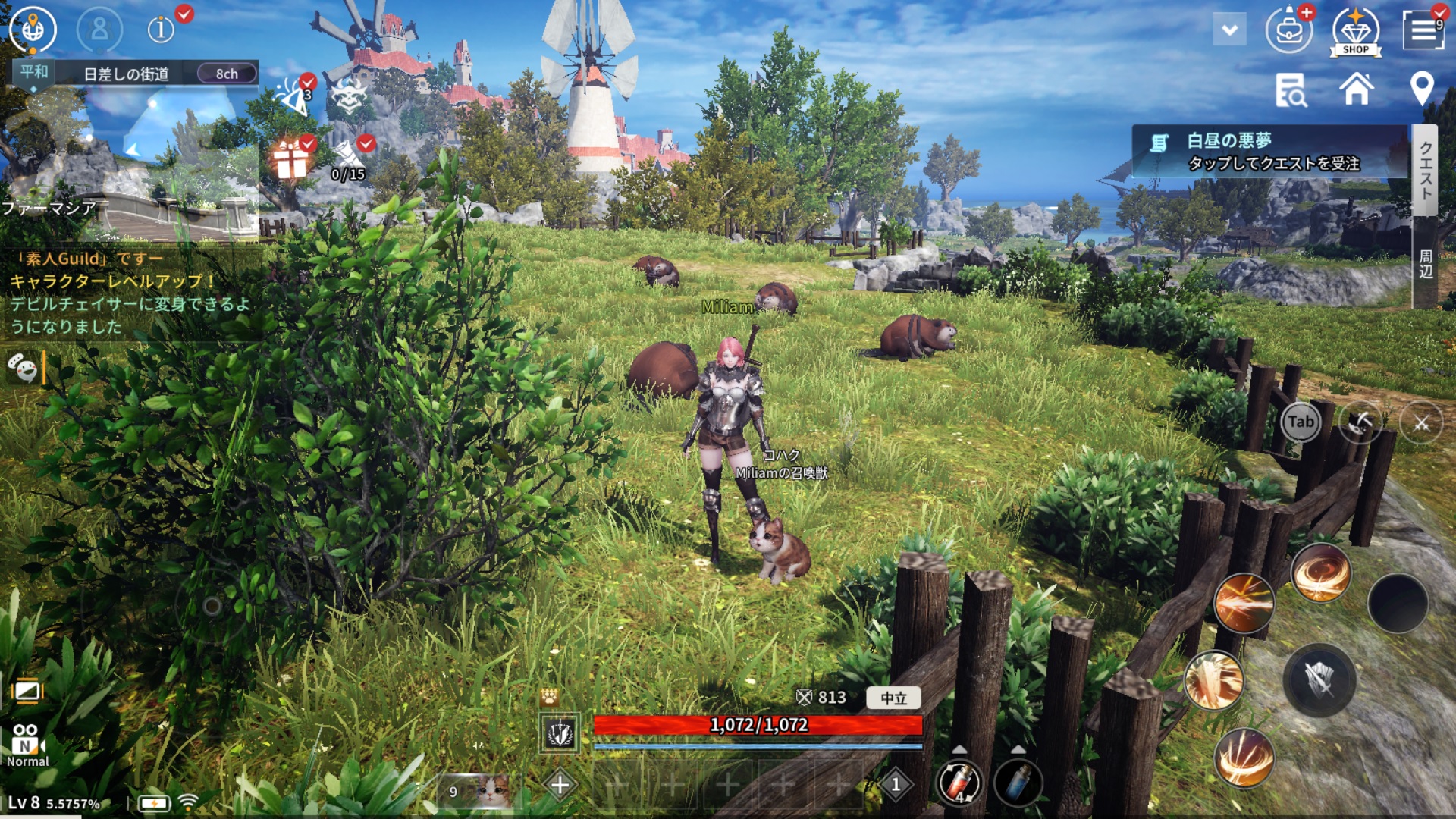Open the info icon with red badge
The height and width of the screenshot is (819, 1456).
coord(161,30)
